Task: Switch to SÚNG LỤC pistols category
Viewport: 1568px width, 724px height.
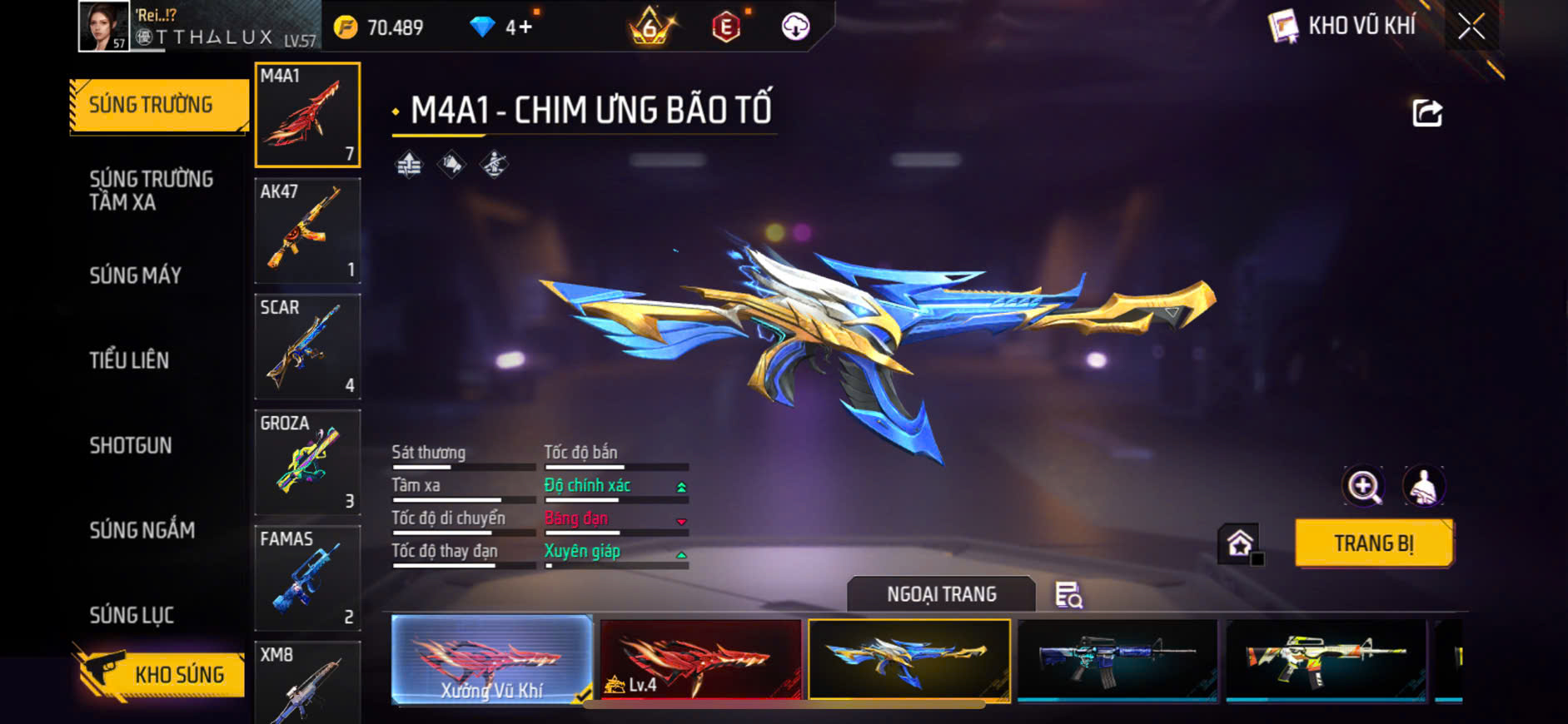Action: (132, 615)
